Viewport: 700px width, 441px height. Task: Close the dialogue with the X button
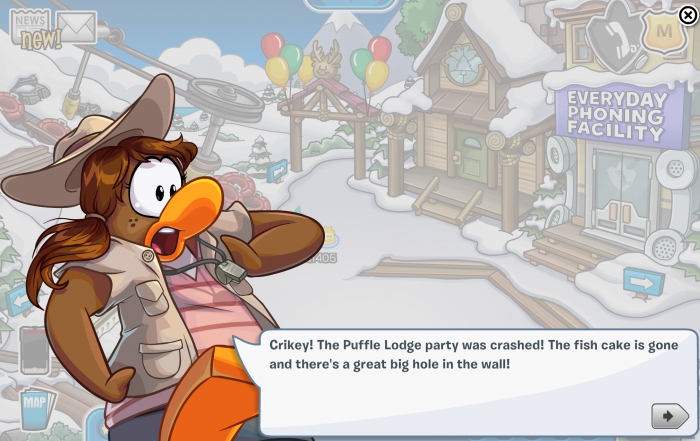[687, 14]
